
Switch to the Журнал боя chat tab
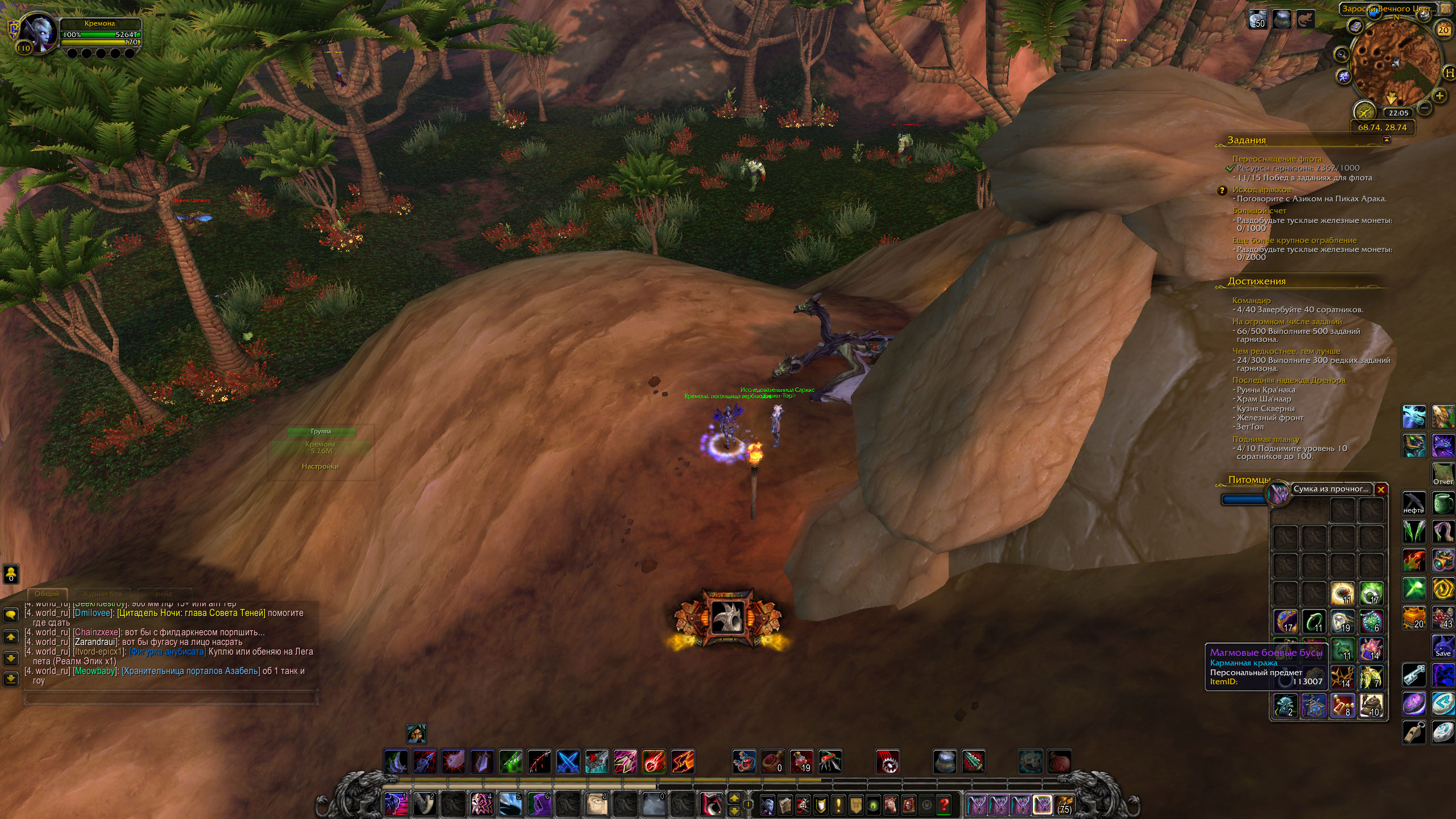[x=102, y=594]
